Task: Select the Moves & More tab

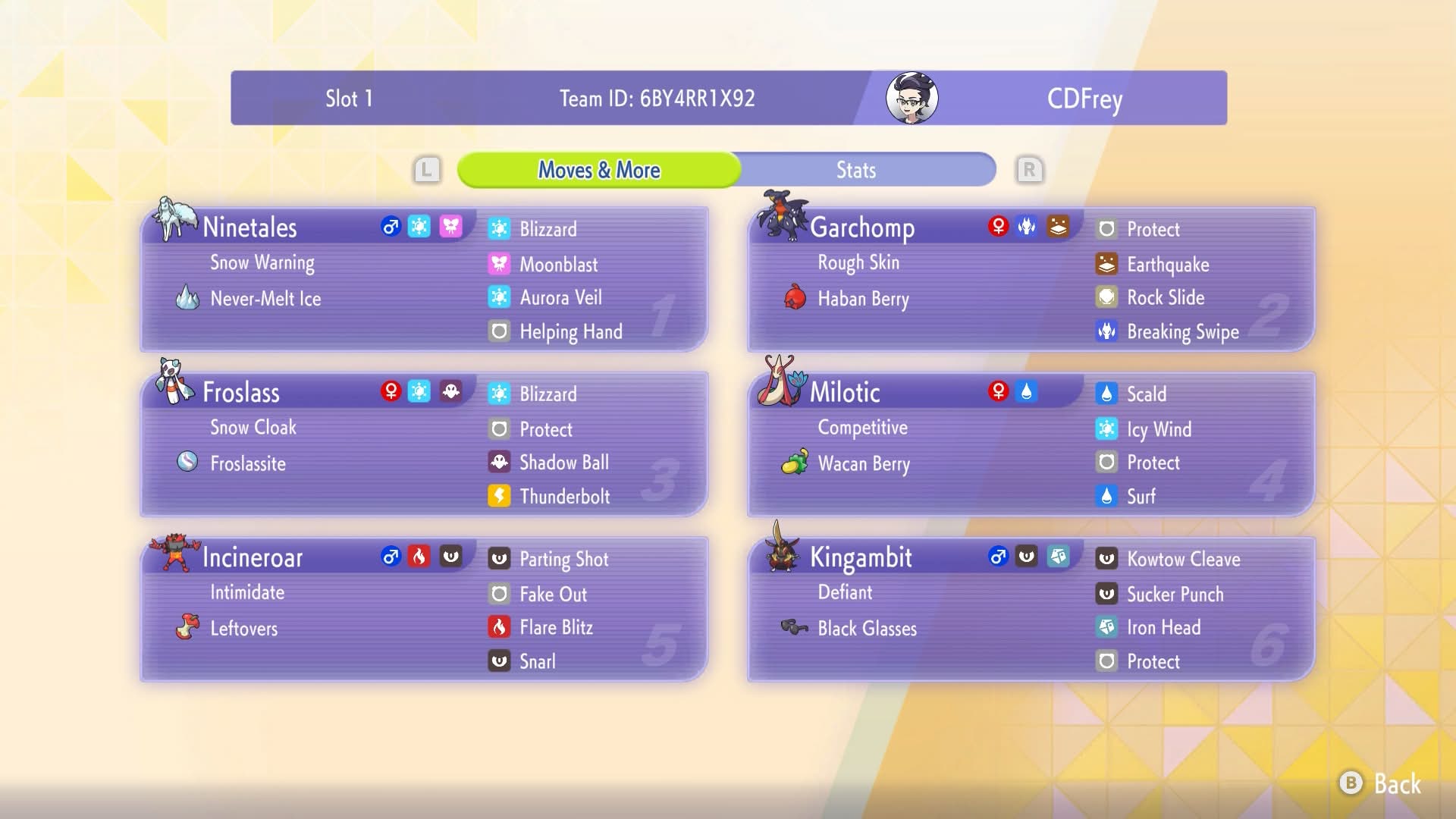Action: [x=598, y=170]
